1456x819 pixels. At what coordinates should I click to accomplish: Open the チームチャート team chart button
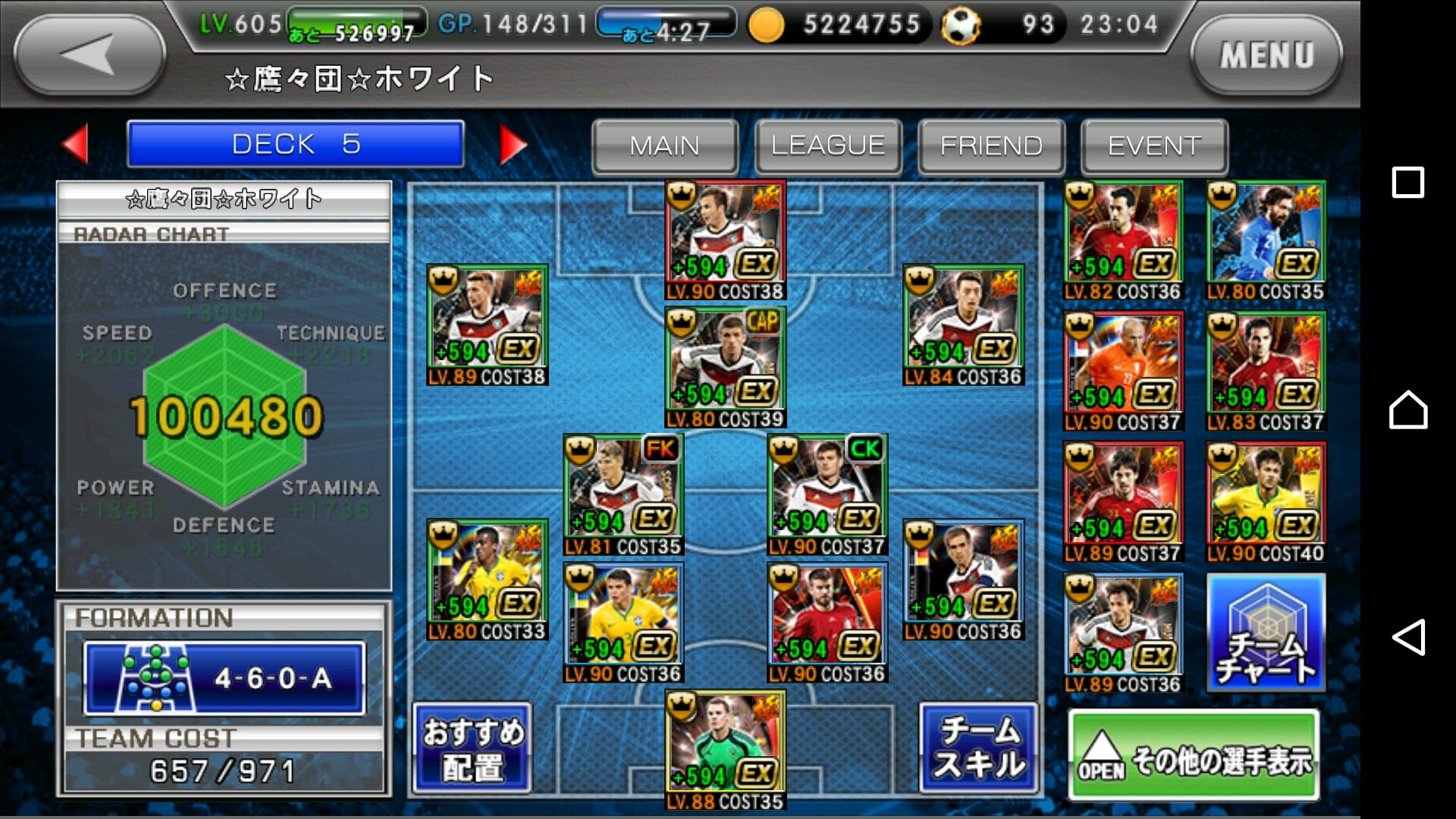click(1266, 632)
